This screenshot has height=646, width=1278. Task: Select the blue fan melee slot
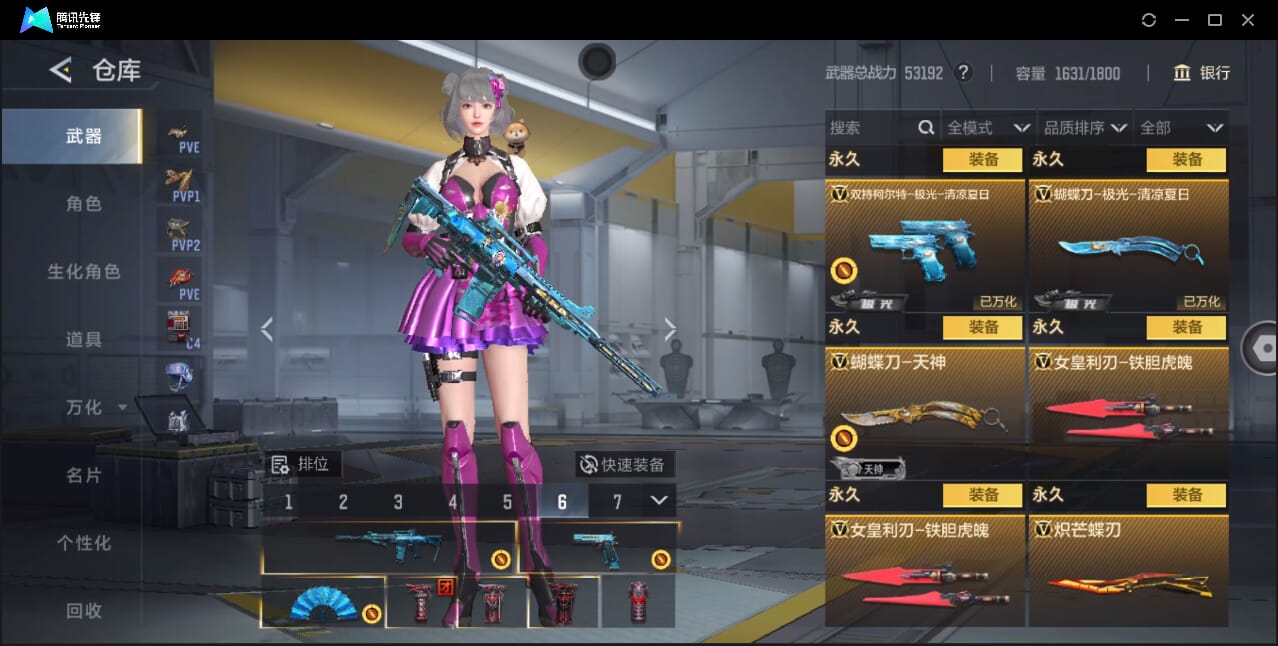point(323,603)
